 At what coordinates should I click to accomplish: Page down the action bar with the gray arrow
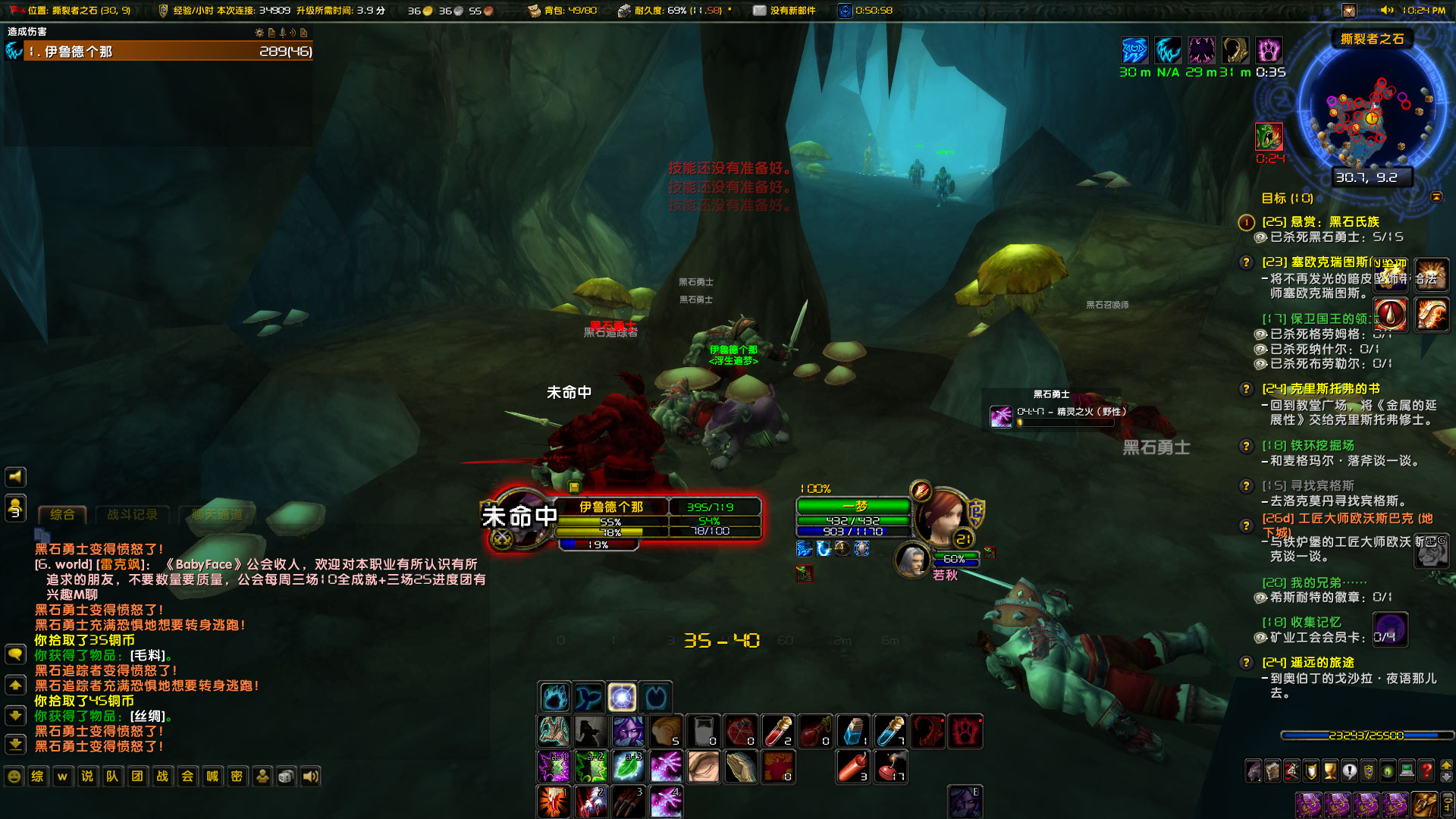(x=1446, y=777)
